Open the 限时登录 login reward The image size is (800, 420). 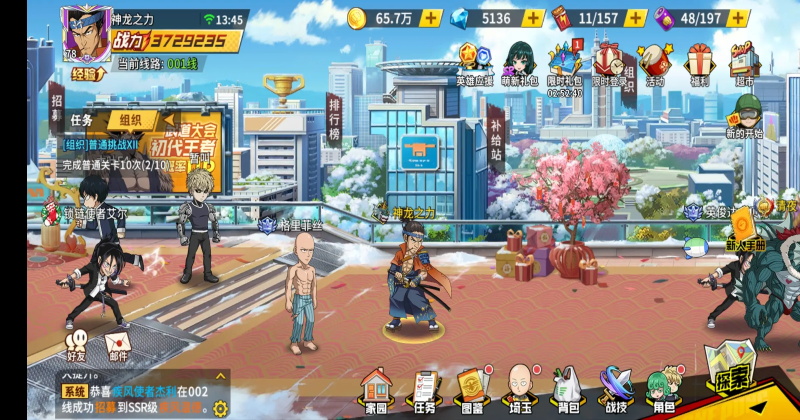609,62
